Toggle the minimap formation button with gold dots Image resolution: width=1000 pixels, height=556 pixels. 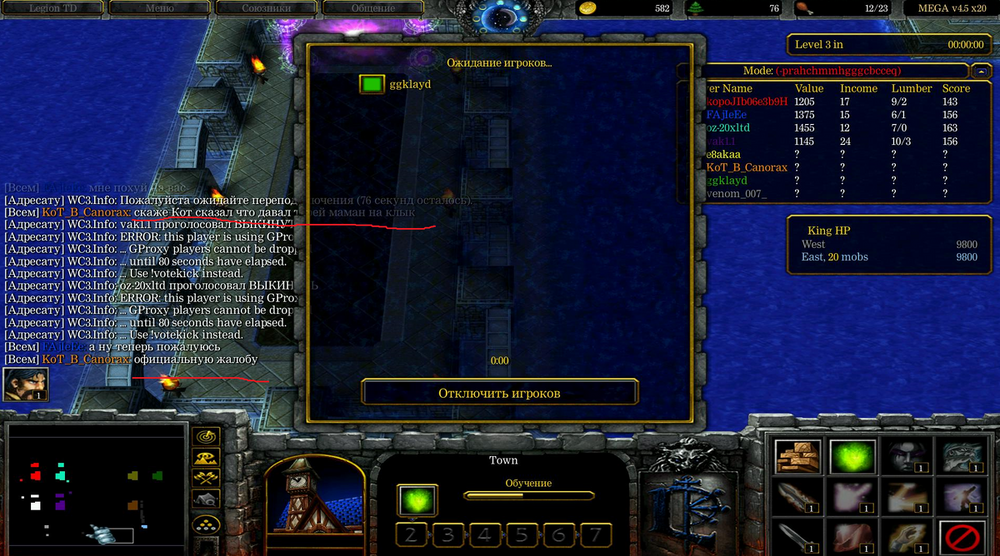pos(207,524)
